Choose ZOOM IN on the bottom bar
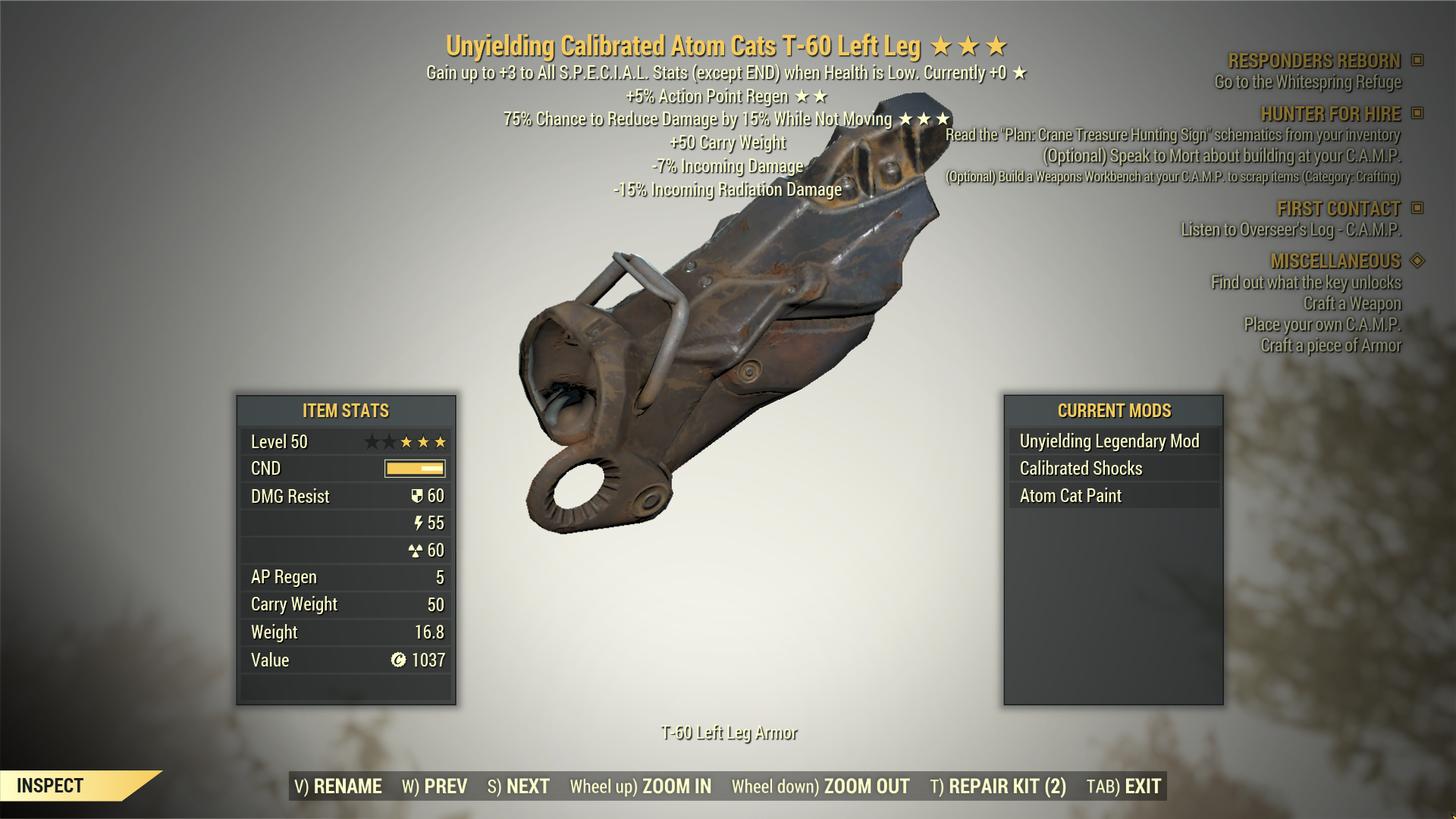This screenshot has width=1456, height=819. [641, 786]
